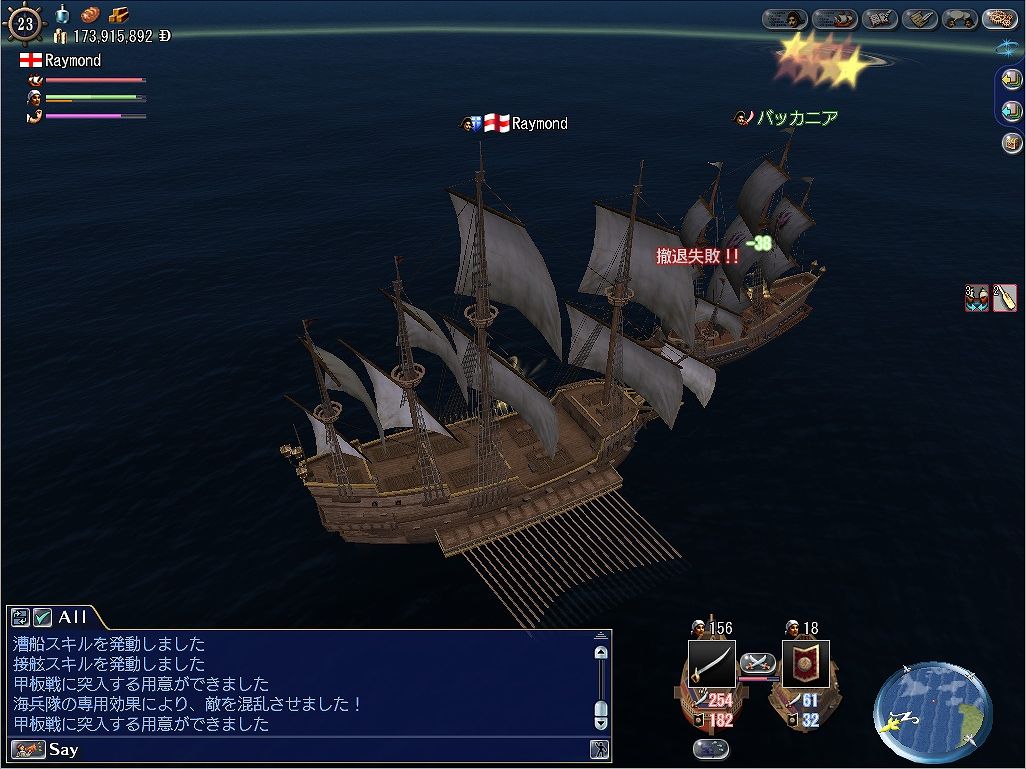This screenshot has width=1026, height=769.
Task: Open the character portrait menu button
Action: tap(785, 19)
